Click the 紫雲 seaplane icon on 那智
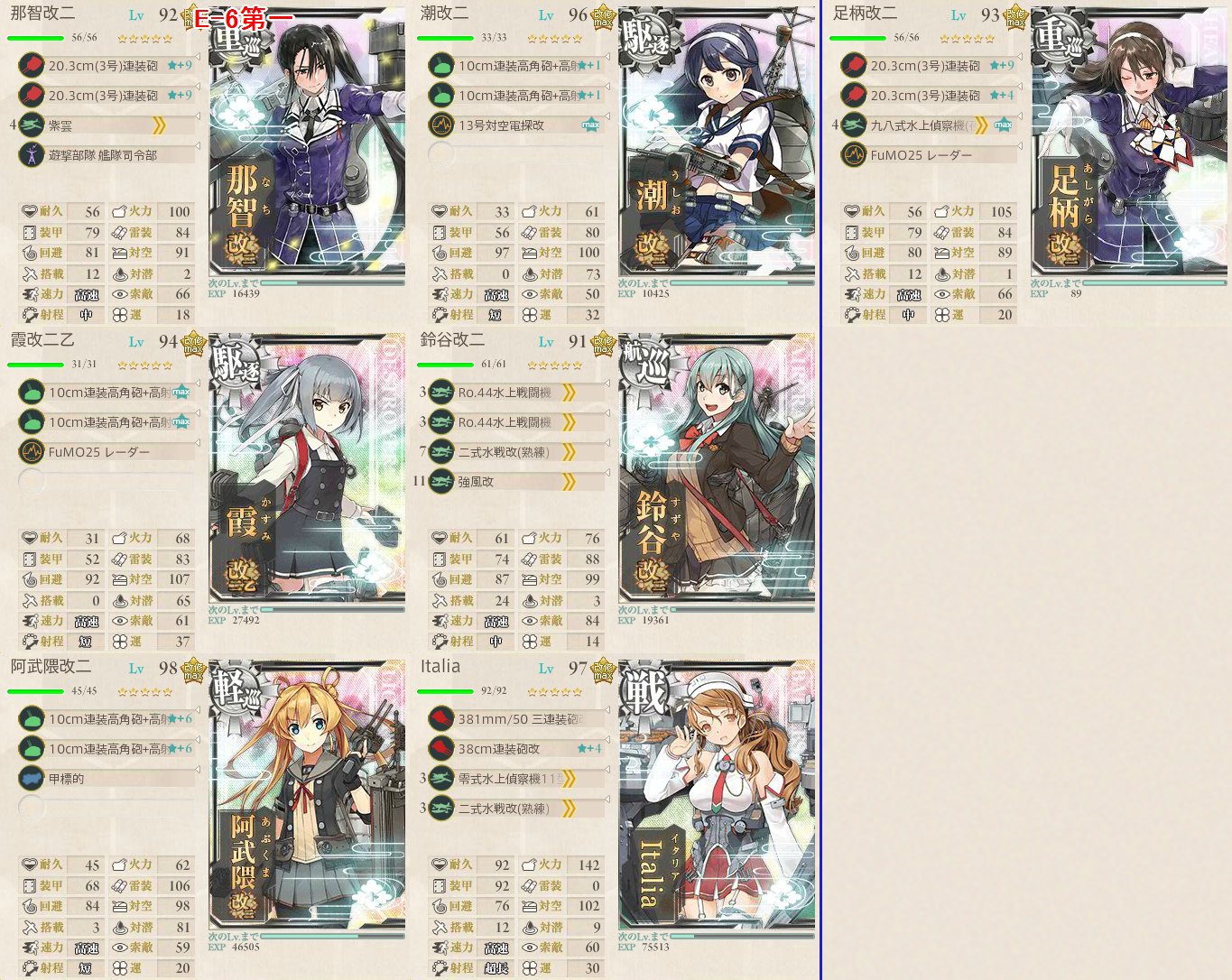The width and height of the screenshot is (1232, 980). pyautogui.click(x=33, y=125)
